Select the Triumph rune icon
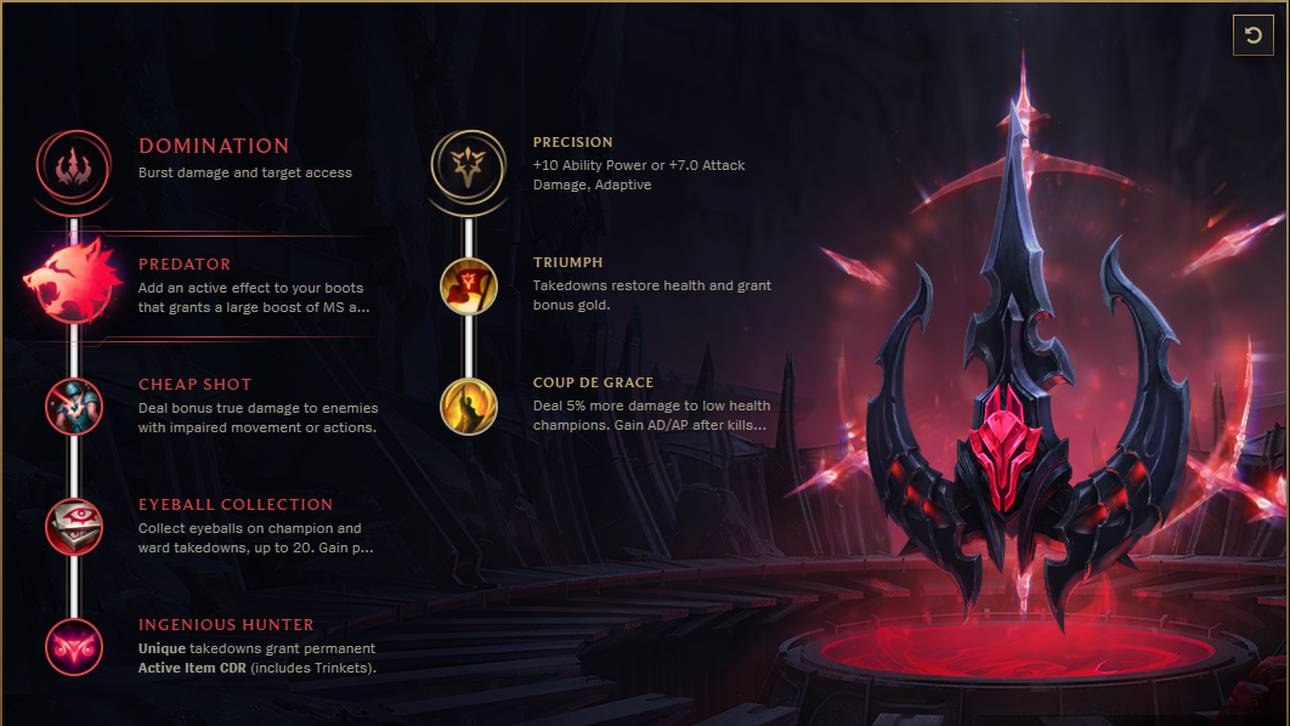1290x726 pixels. 469,286
